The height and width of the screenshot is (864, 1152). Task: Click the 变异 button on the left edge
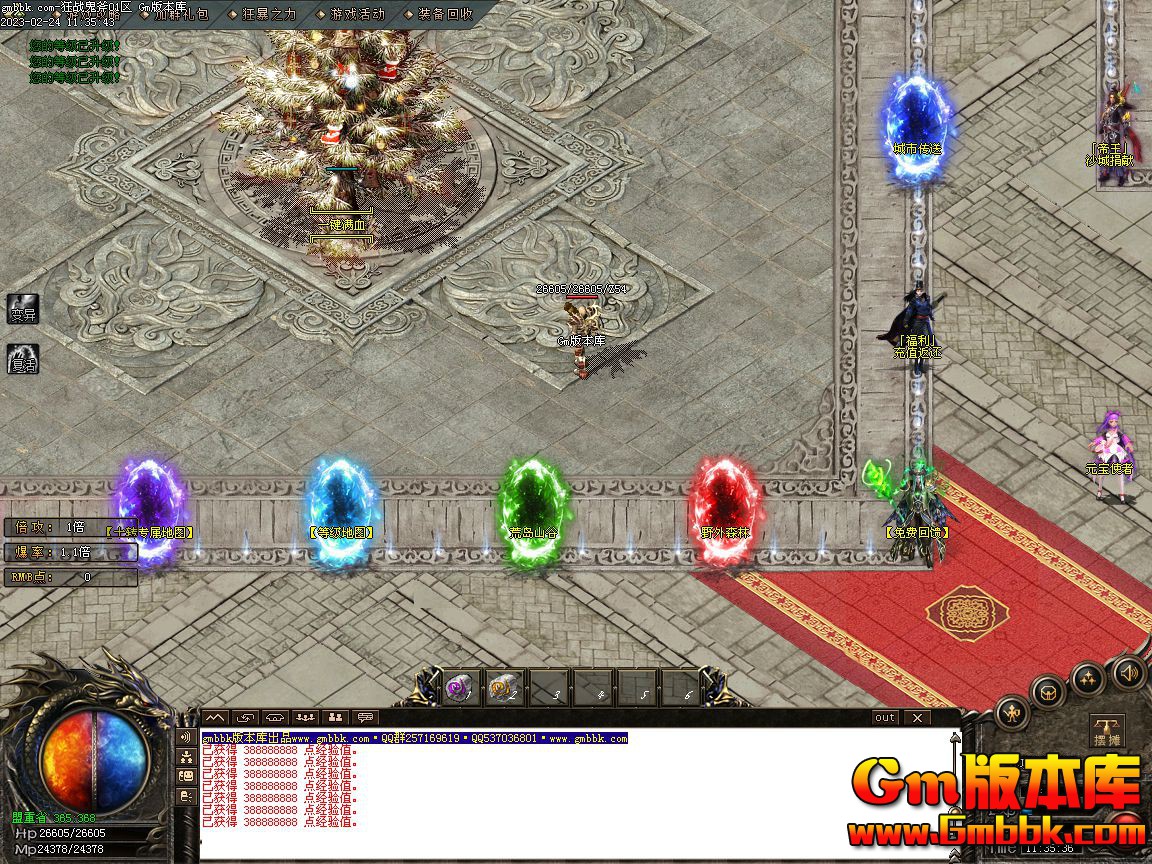(22, 309)
